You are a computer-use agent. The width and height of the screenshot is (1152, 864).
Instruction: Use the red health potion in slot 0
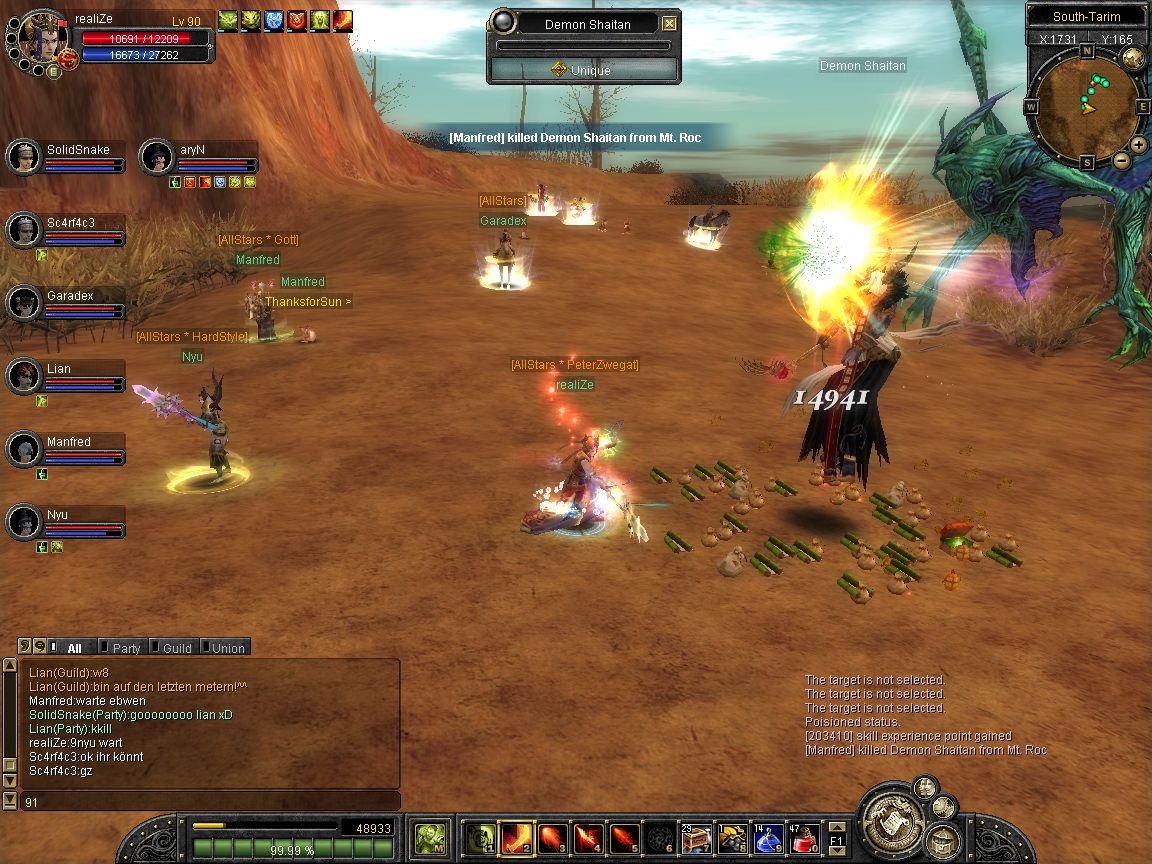(x=804, y=836)
